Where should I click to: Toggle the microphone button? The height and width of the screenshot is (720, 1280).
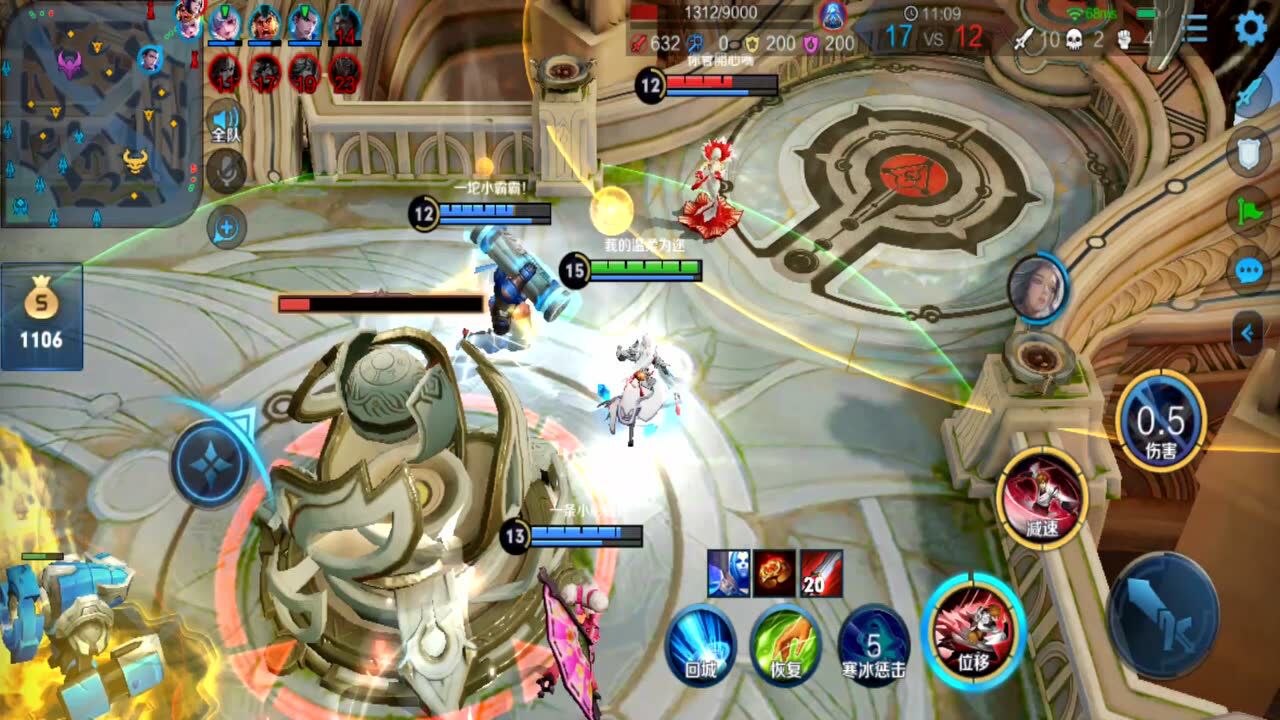(226, 171)
